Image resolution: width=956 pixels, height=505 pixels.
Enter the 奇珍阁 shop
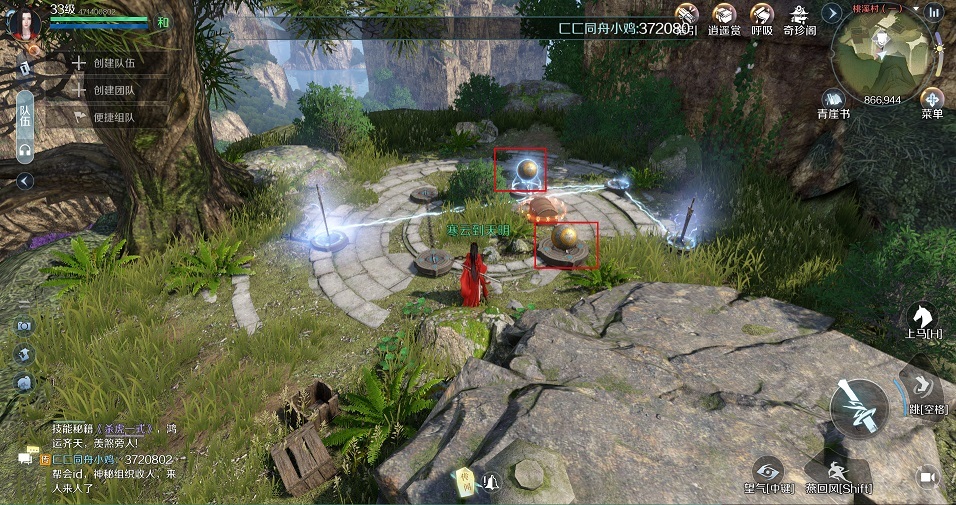799,18
